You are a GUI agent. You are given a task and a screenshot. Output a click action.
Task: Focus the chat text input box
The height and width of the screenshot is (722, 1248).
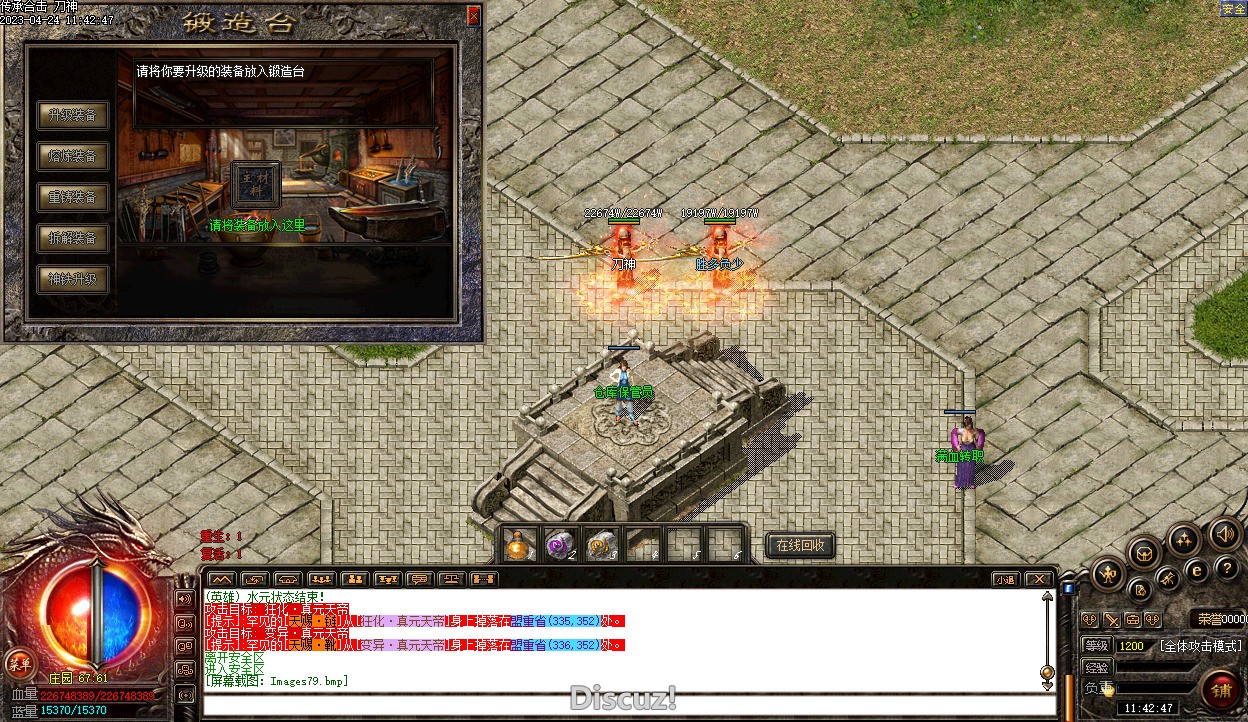pyautogui.click(x=620, y=705)
